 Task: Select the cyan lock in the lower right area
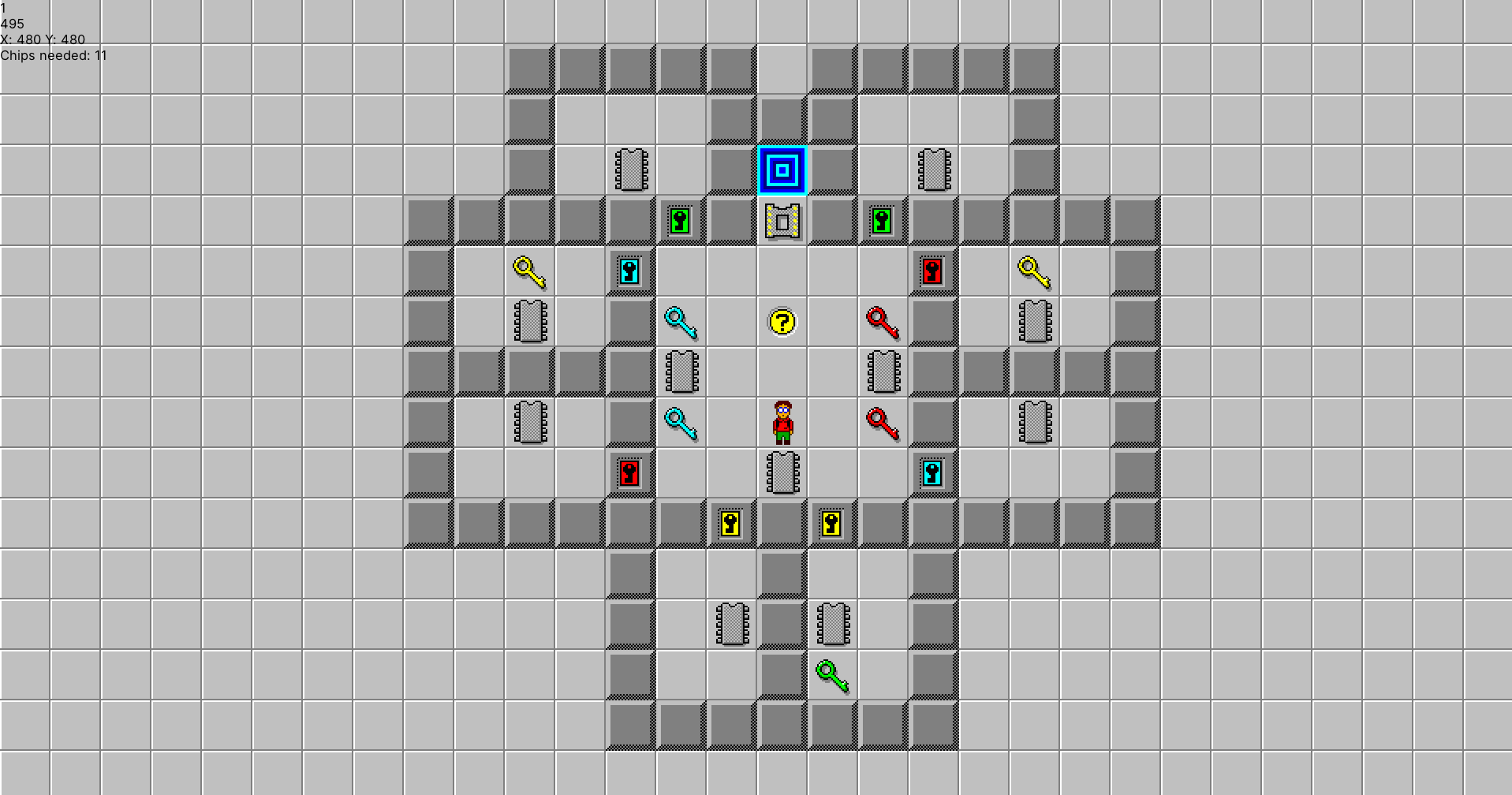click(x=933, y=472)
